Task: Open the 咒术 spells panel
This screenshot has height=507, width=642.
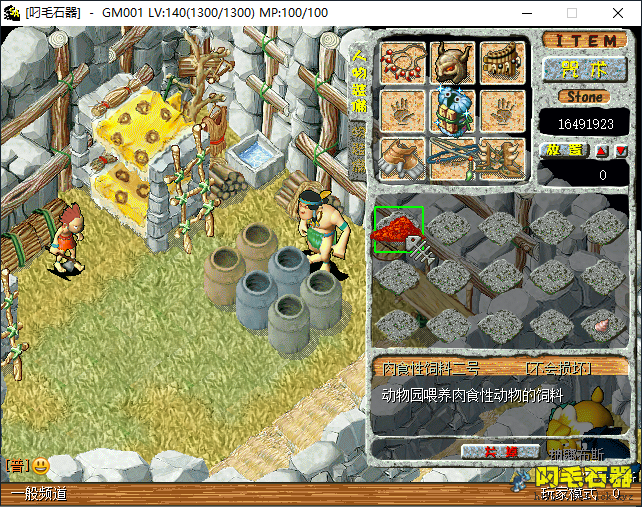Action: 585,69
